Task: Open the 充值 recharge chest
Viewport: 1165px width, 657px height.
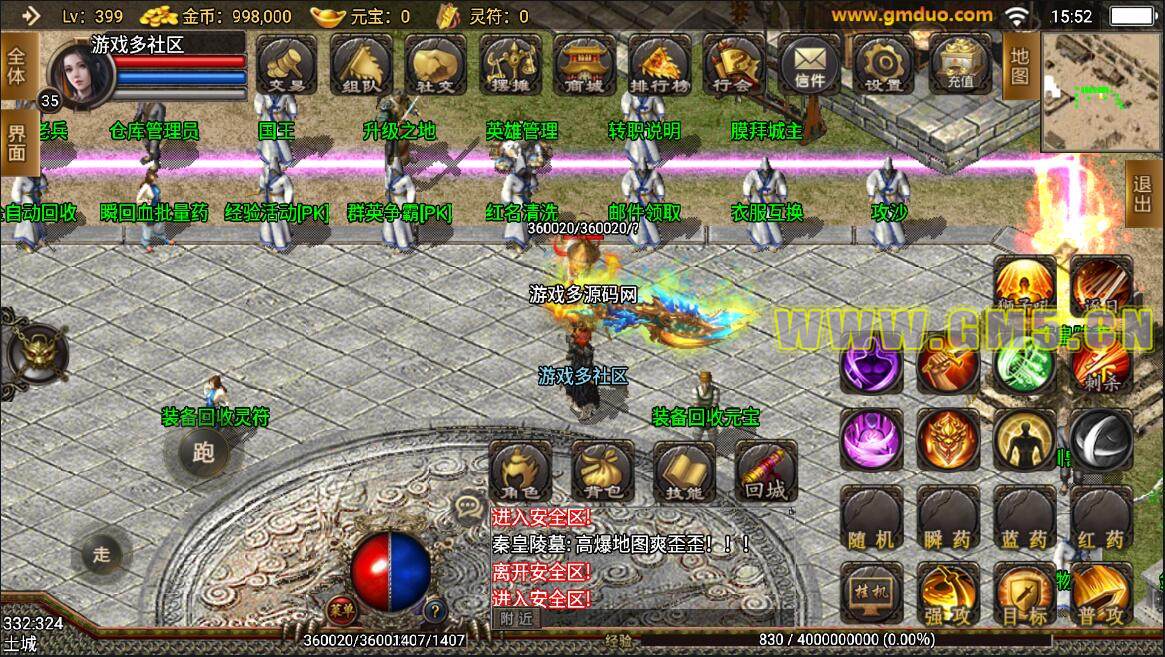Action: (959, 65)
